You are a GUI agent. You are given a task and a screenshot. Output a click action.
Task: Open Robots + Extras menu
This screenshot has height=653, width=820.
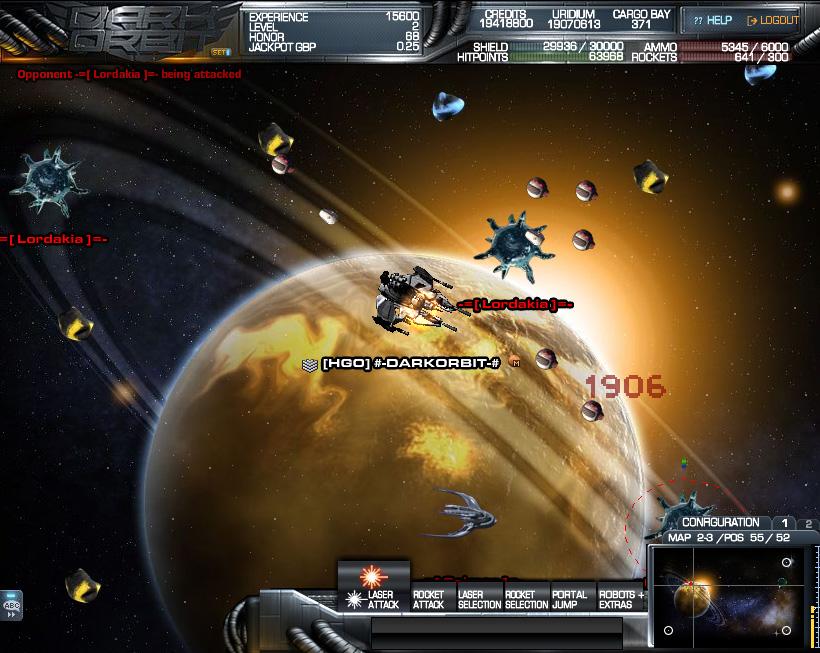[x=621, y=599]
